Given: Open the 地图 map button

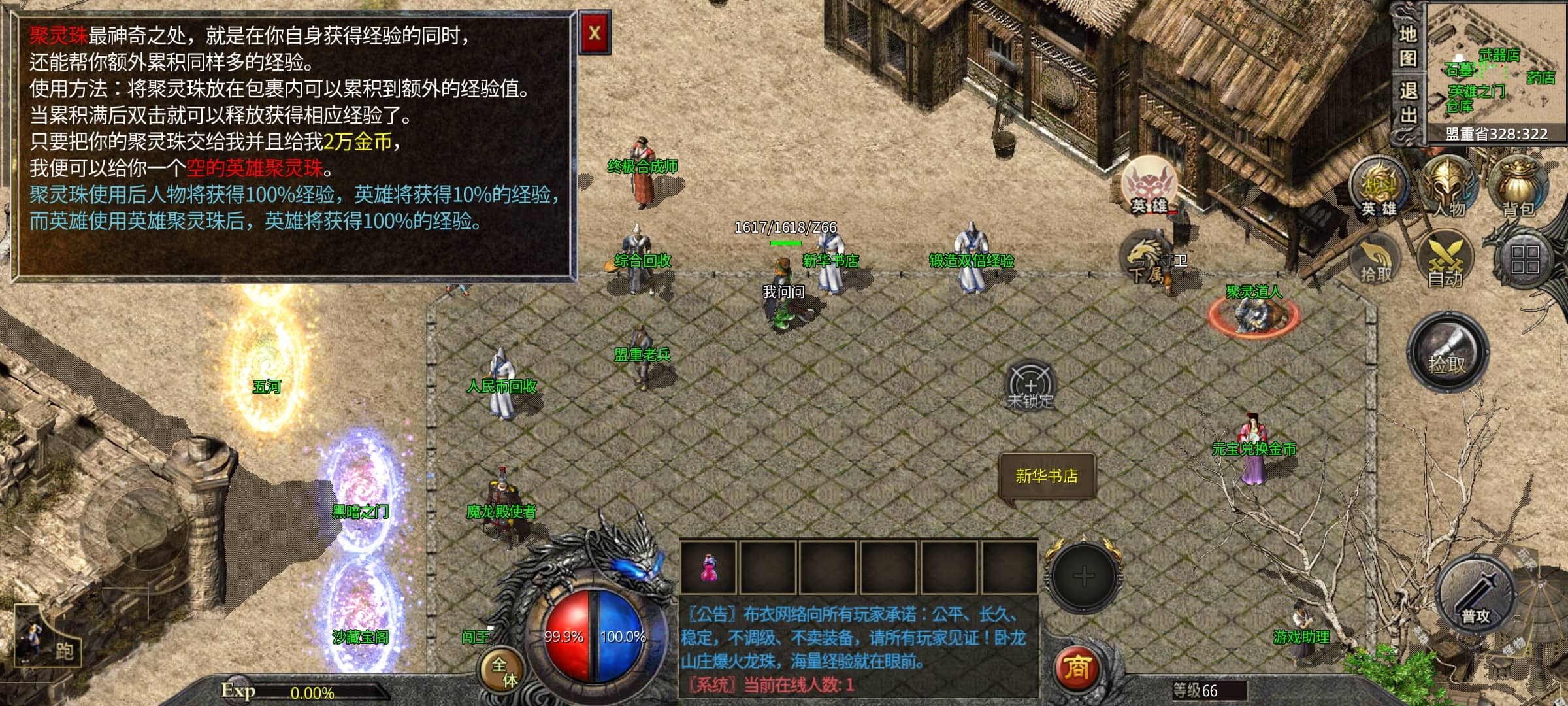Looking at the screenshot, I should 1407,44.
